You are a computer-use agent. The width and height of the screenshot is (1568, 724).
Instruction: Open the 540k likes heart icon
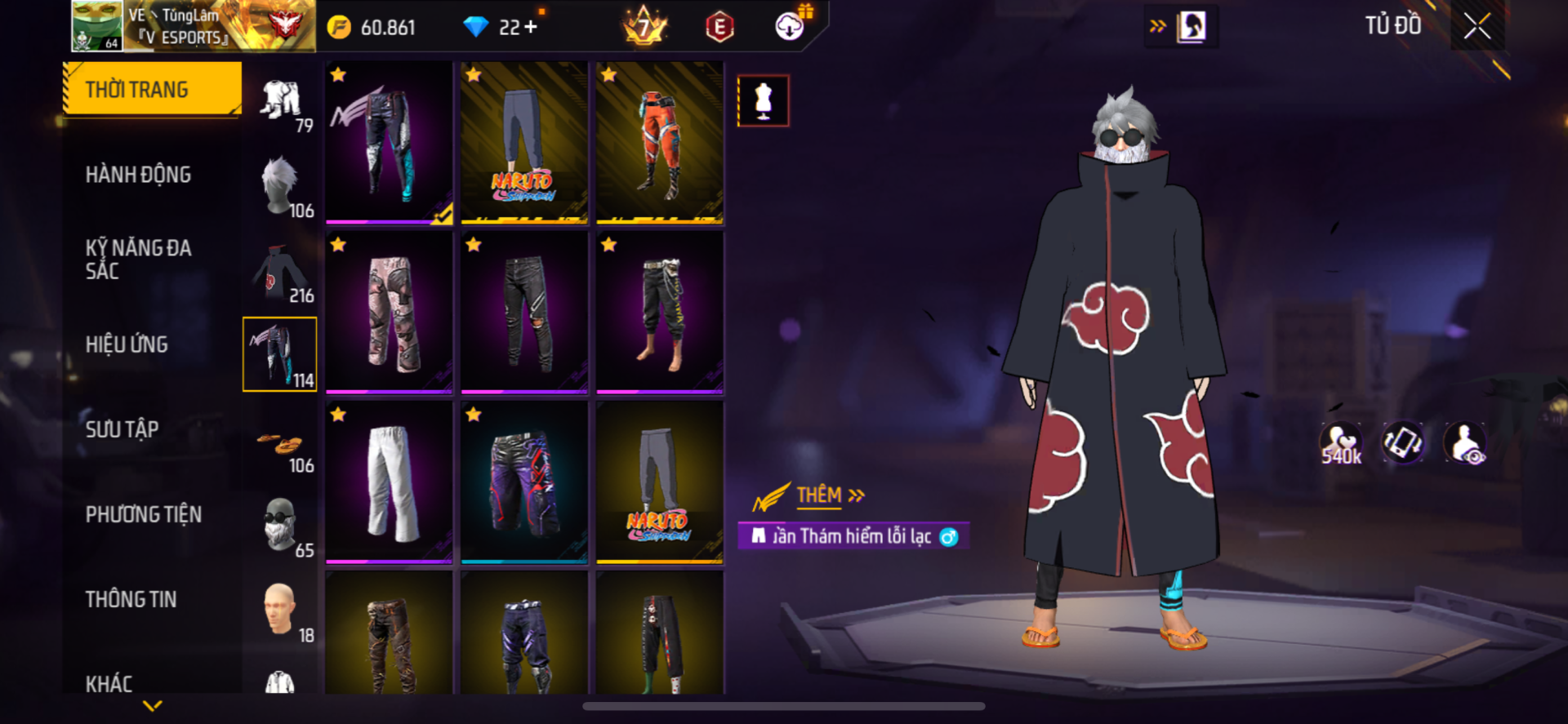(x=1341, y=444)
